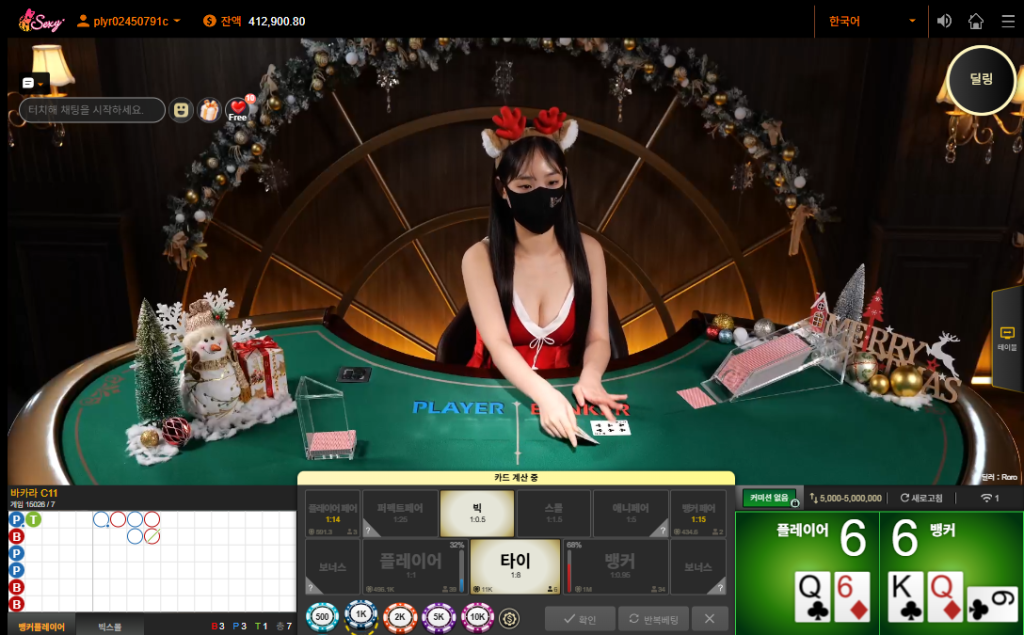This screenshot has height=635, width=1024.
Task: Send a free heart gift
Action: 238,110
